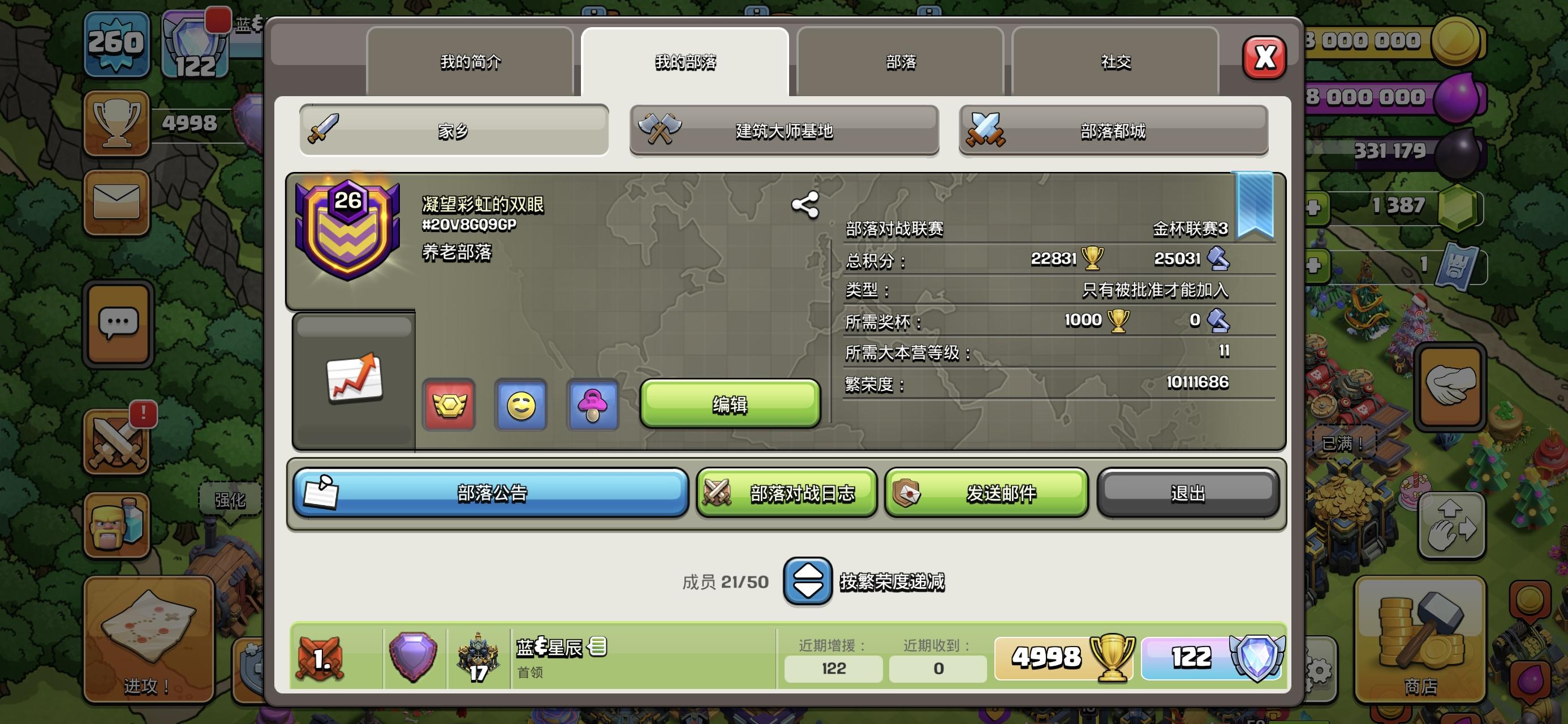
Task: Switch to the 我的简介 tab
Action: [469, 61]
